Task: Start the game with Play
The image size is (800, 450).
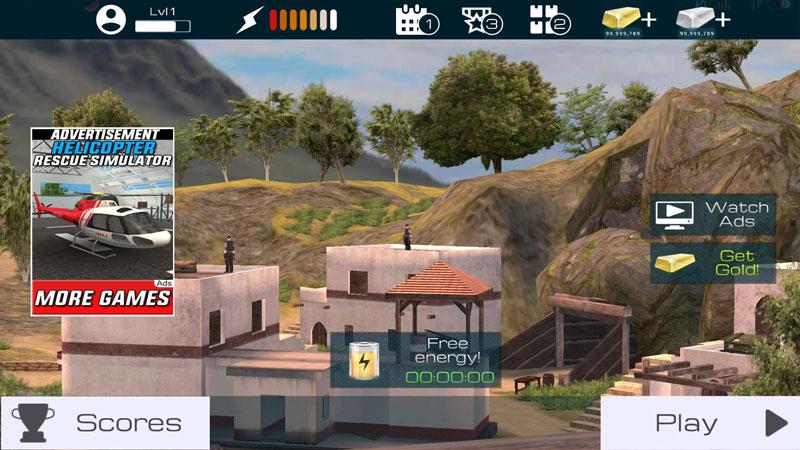Action: click(700, 423)
